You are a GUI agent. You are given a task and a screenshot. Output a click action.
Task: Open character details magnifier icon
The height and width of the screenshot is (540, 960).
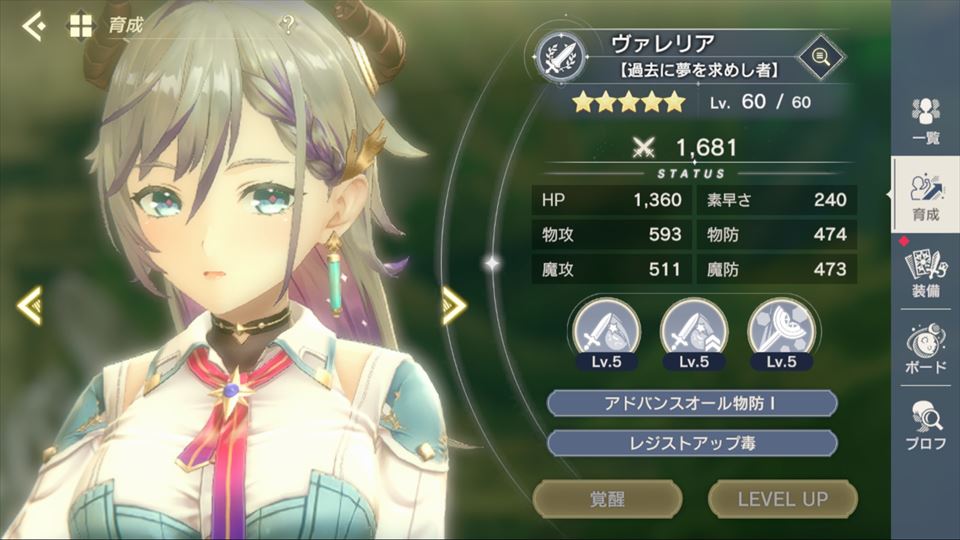(x=821, y=56)
